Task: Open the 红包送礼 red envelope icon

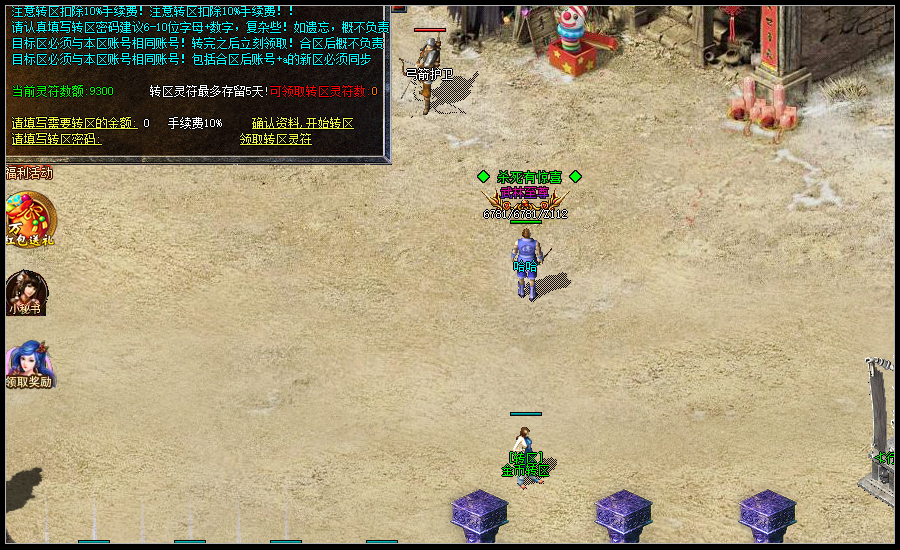Action: click(29, 218)
